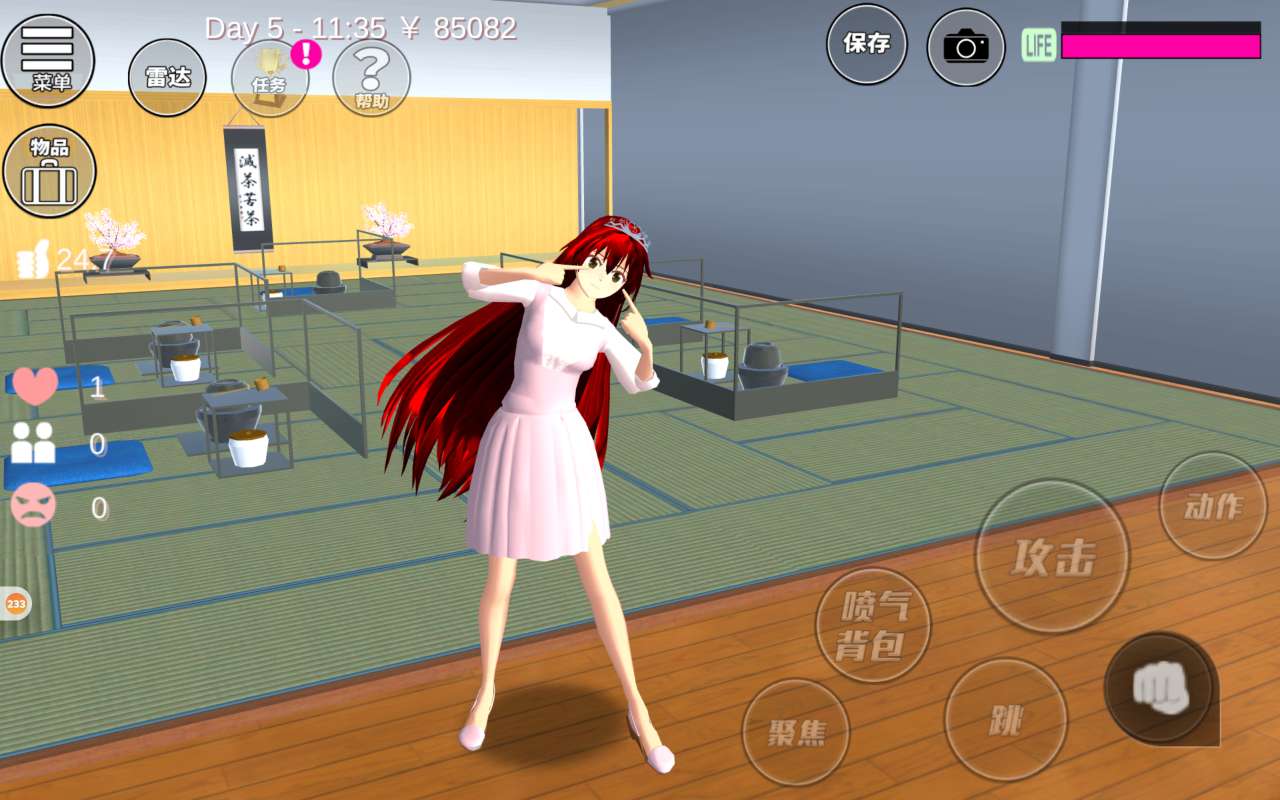This screenshot has width=1280, height=800.
Task: Click the orange 233 side badge
Action: click(x=16, y=603)
